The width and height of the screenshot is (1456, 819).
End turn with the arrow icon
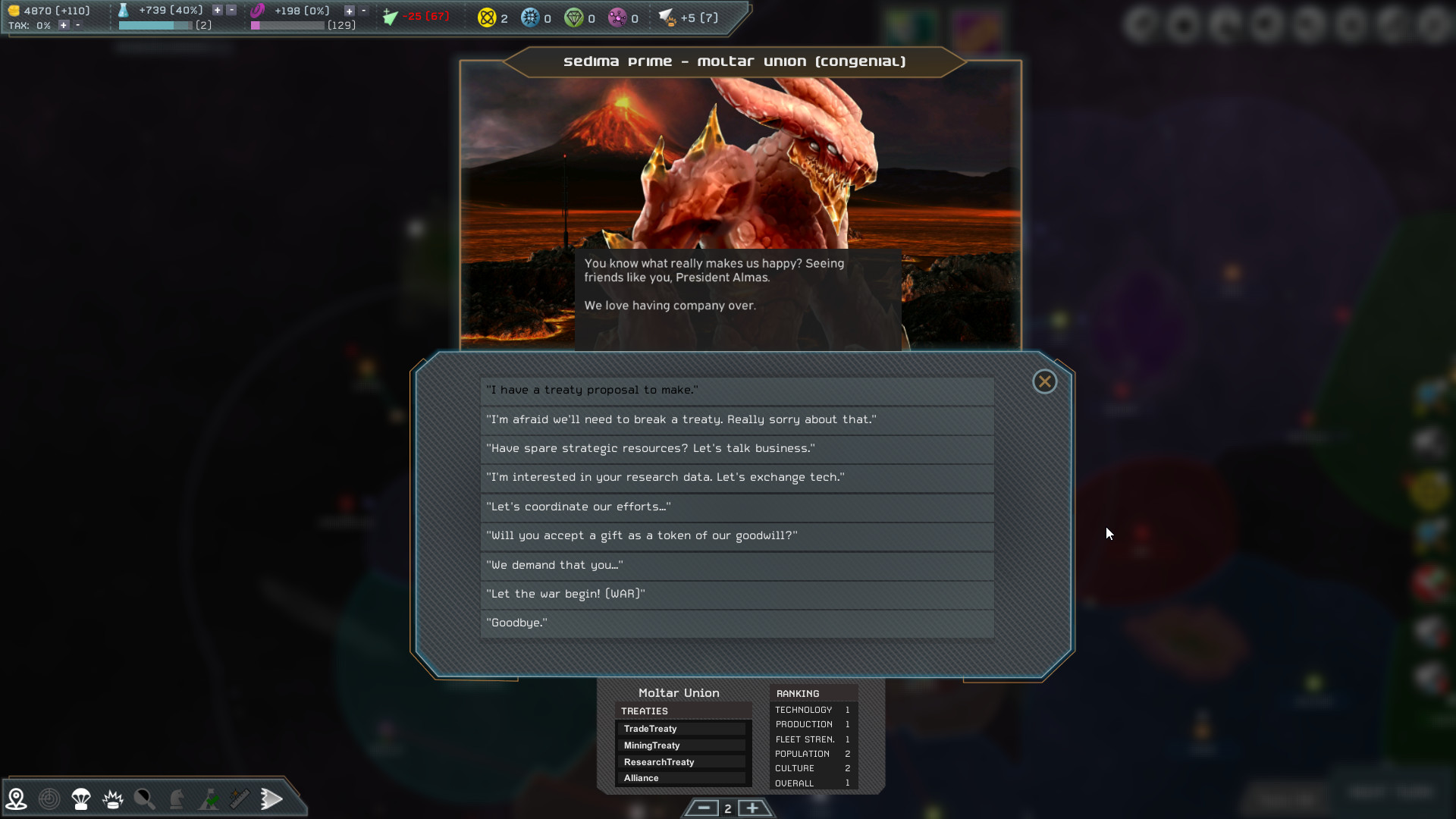click(271, 799)
